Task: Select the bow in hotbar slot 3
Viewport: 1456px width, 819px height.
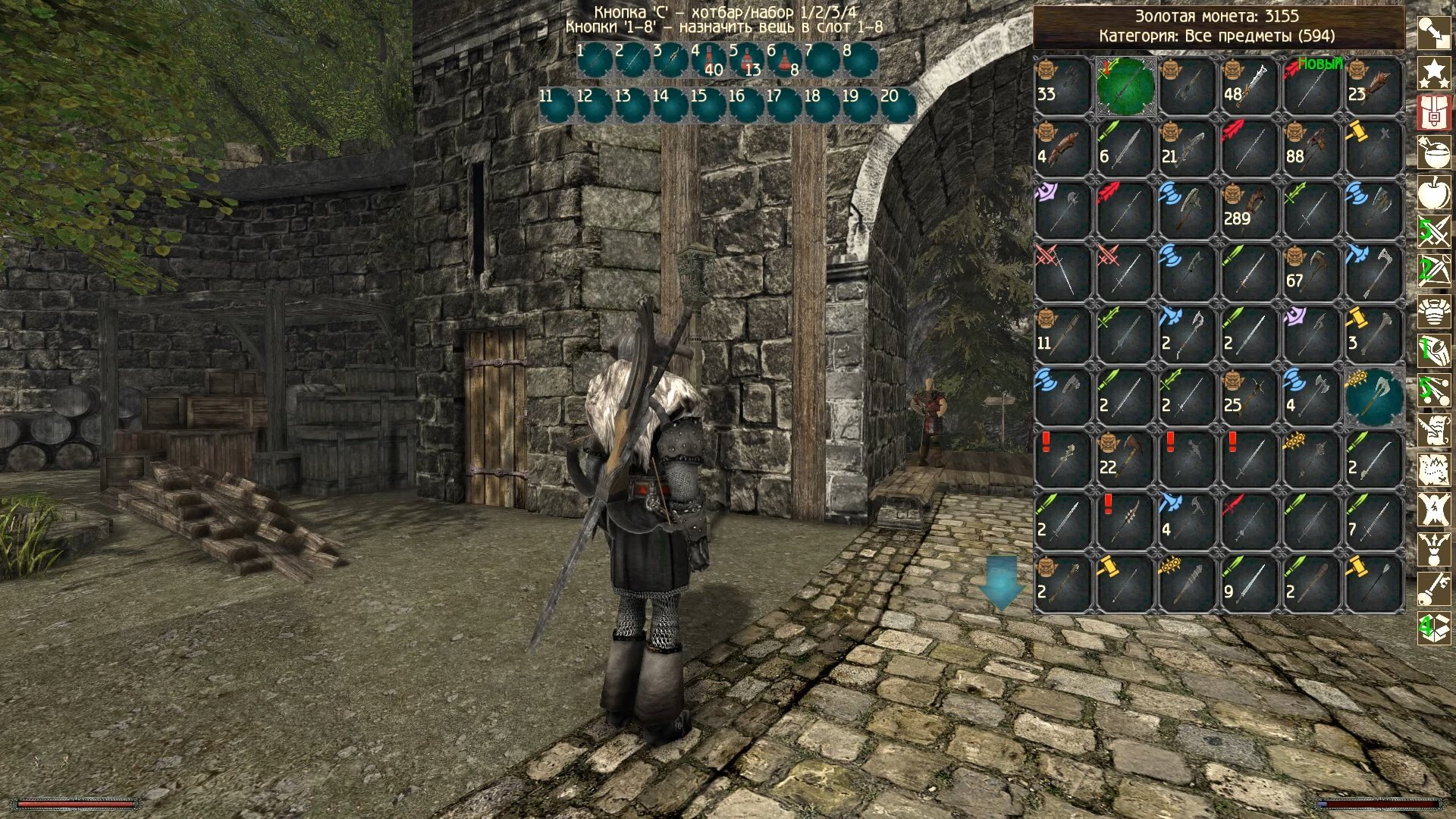Action: click(x=671, y=60)
